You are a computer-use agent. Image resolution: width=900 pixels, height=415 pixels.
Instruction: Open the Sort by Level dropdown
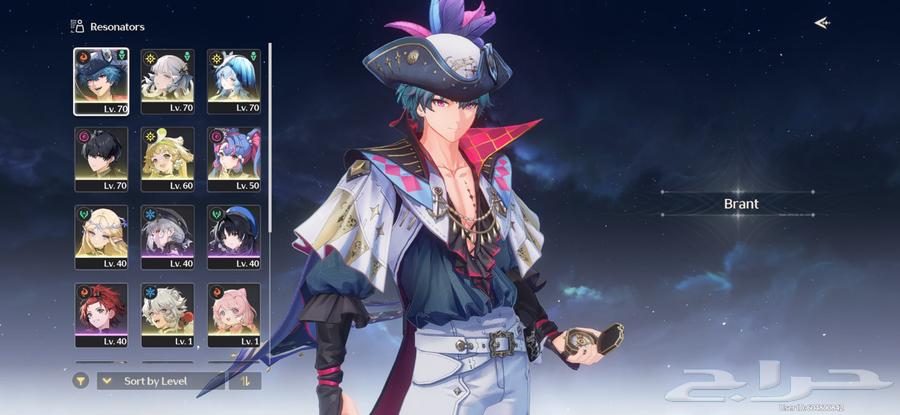[160, 381]
